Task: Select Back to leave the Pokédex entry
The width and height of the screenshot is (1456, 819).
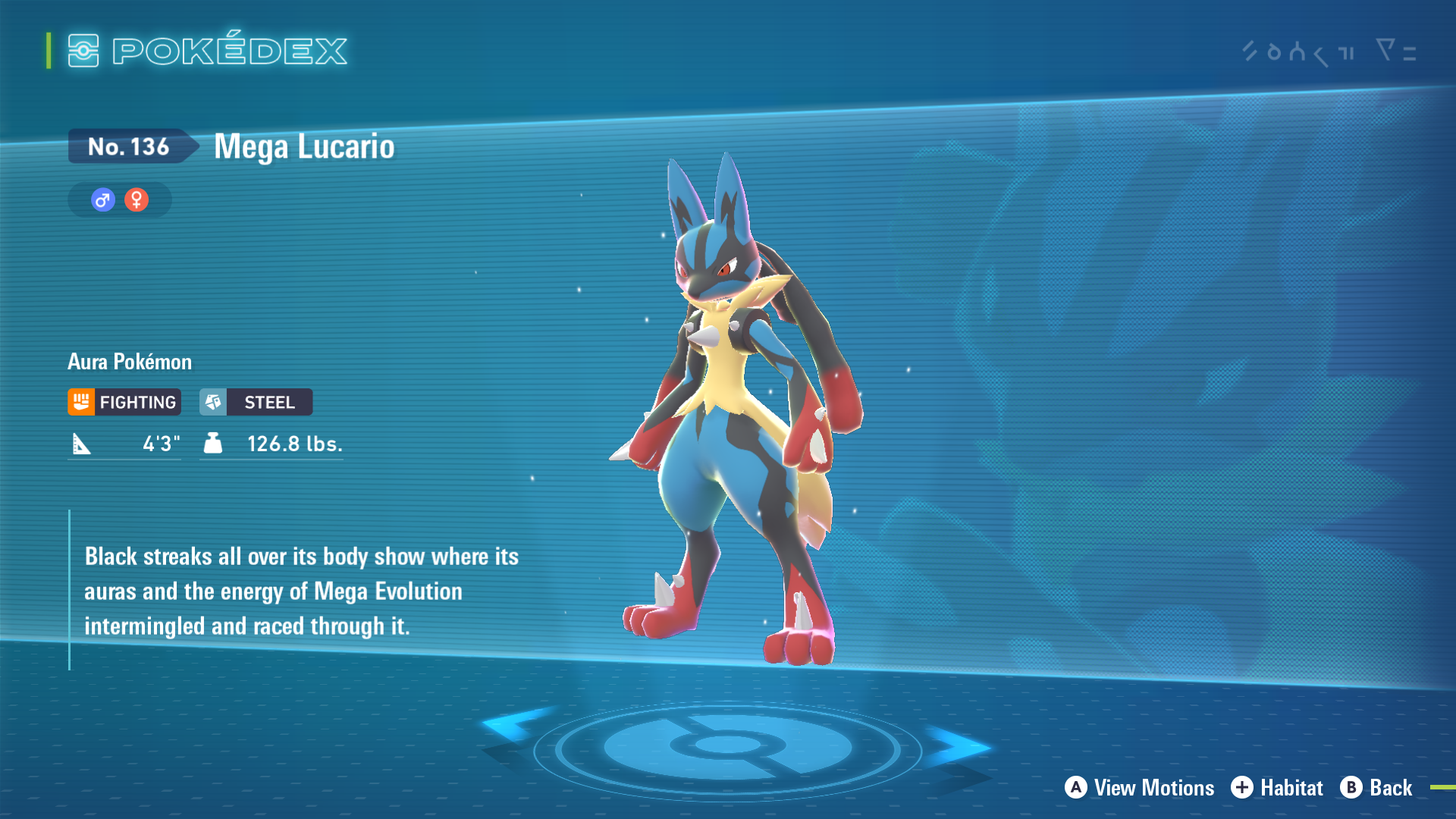Action: 1376,788
